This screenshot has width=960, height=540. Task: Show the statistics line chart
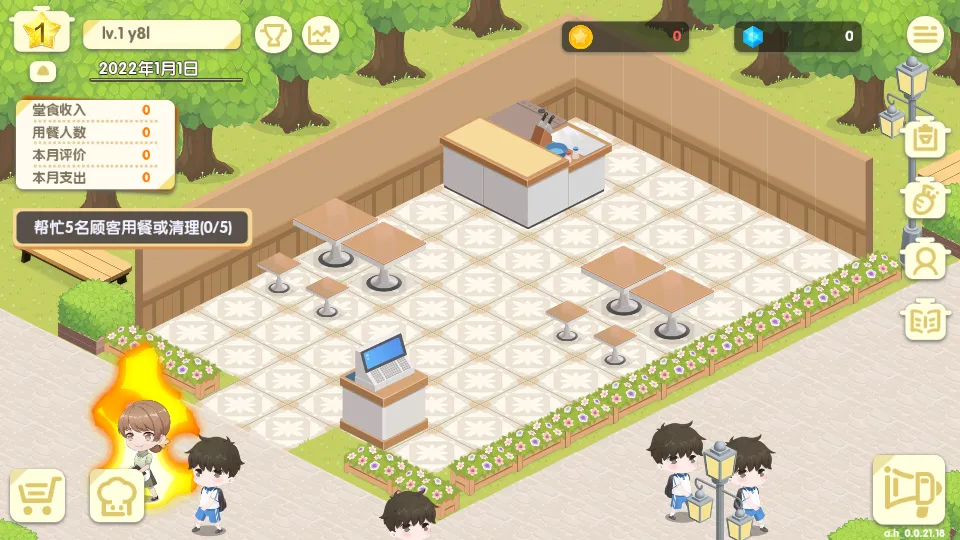tap(321, 36)
